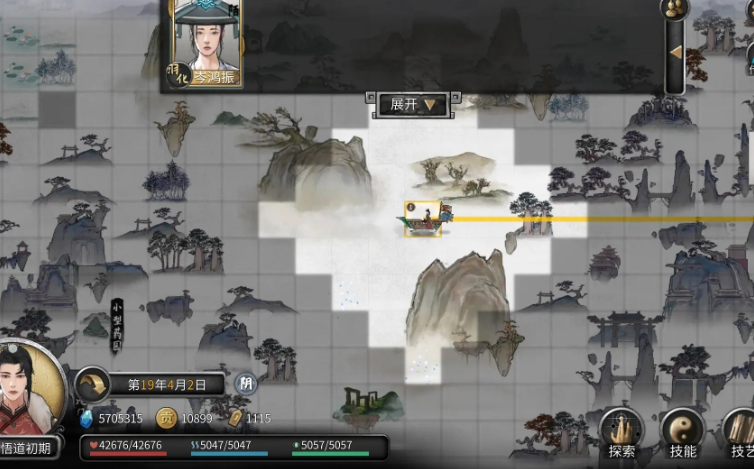Click the 悟道初期 cultivation stage label
The width and height of the screenshot is (754, 469).
[x=30, y=448]
